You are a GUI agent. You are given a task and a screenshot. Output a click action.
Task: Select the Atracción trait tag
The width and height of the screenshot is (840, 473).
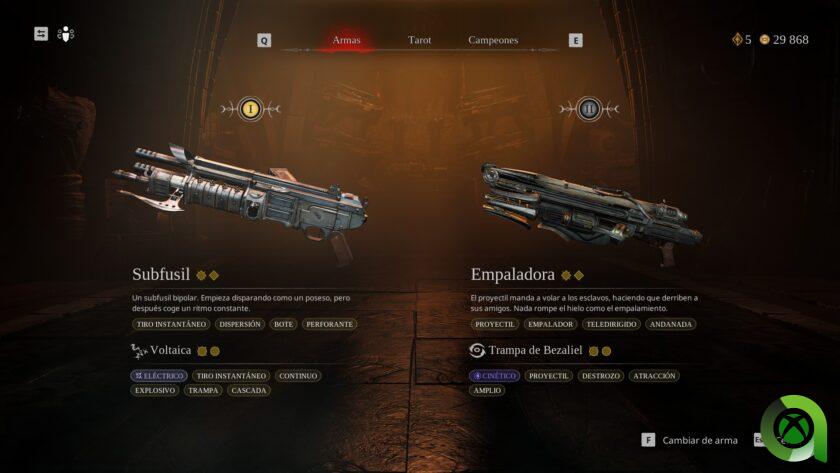pyautogui.click(x=654, y=376)
